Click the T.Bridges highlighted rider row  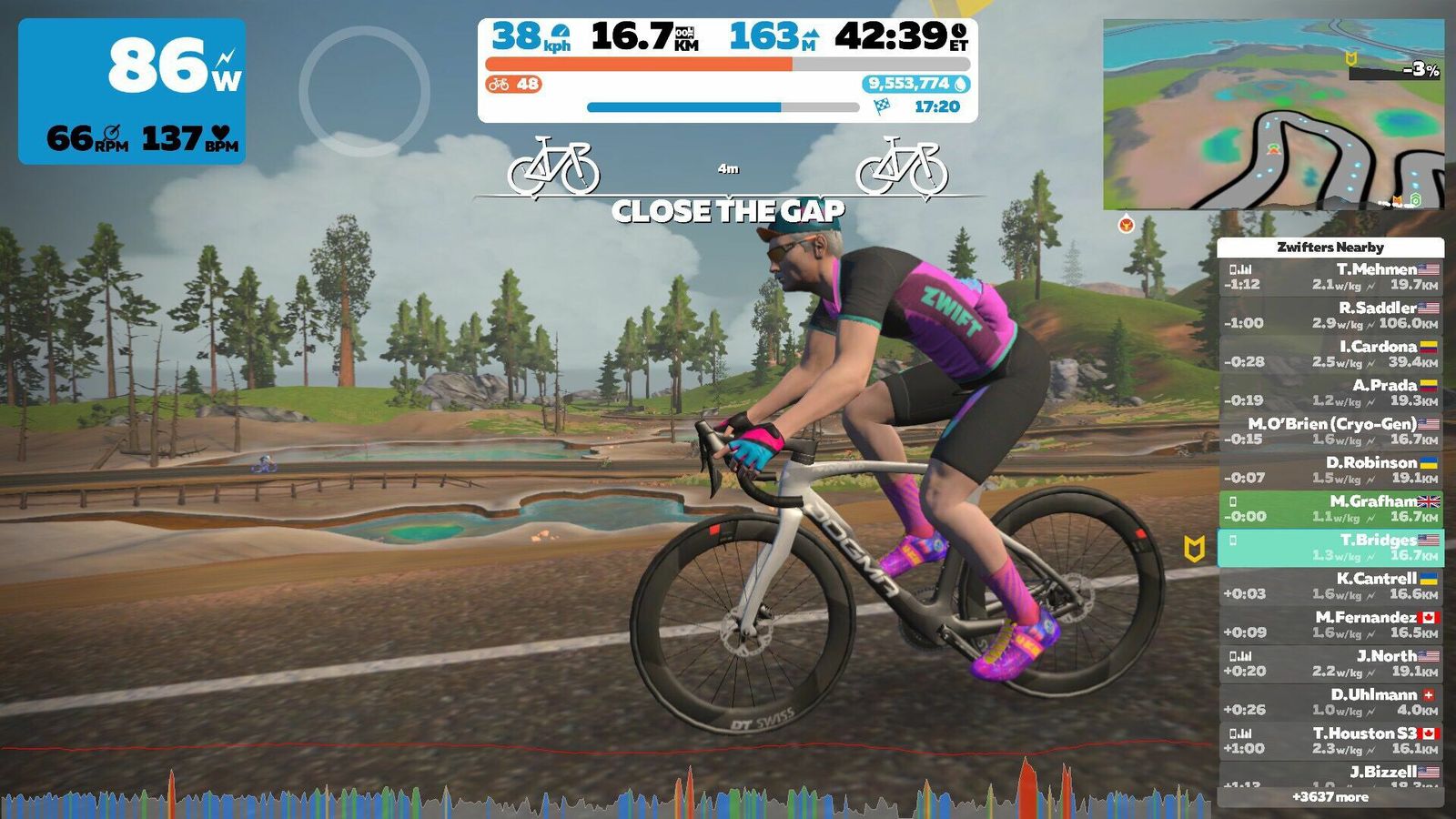(1330, 547)
